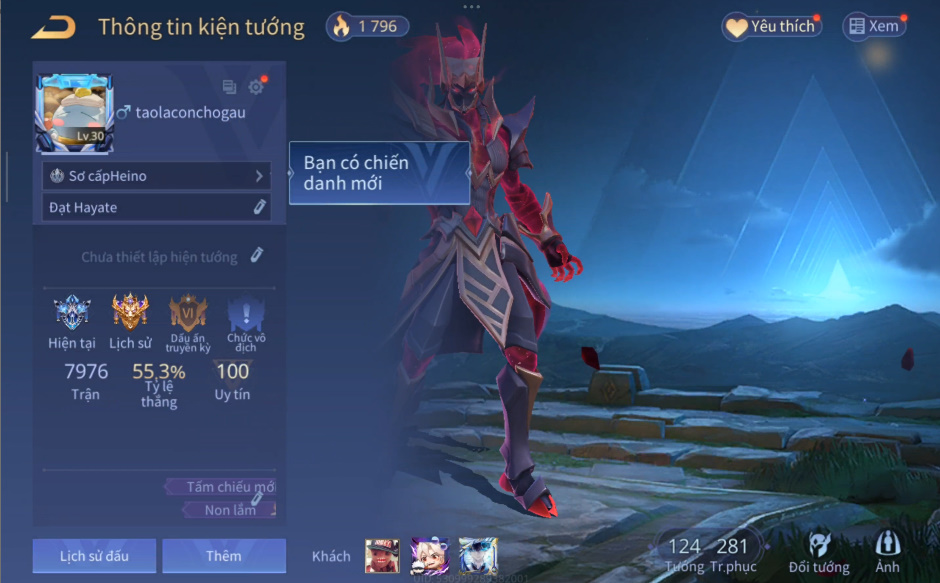Click the Bạn có chiến danh mới tooltip
Viewport: 940px width, 583px height.
pos(379,173)
